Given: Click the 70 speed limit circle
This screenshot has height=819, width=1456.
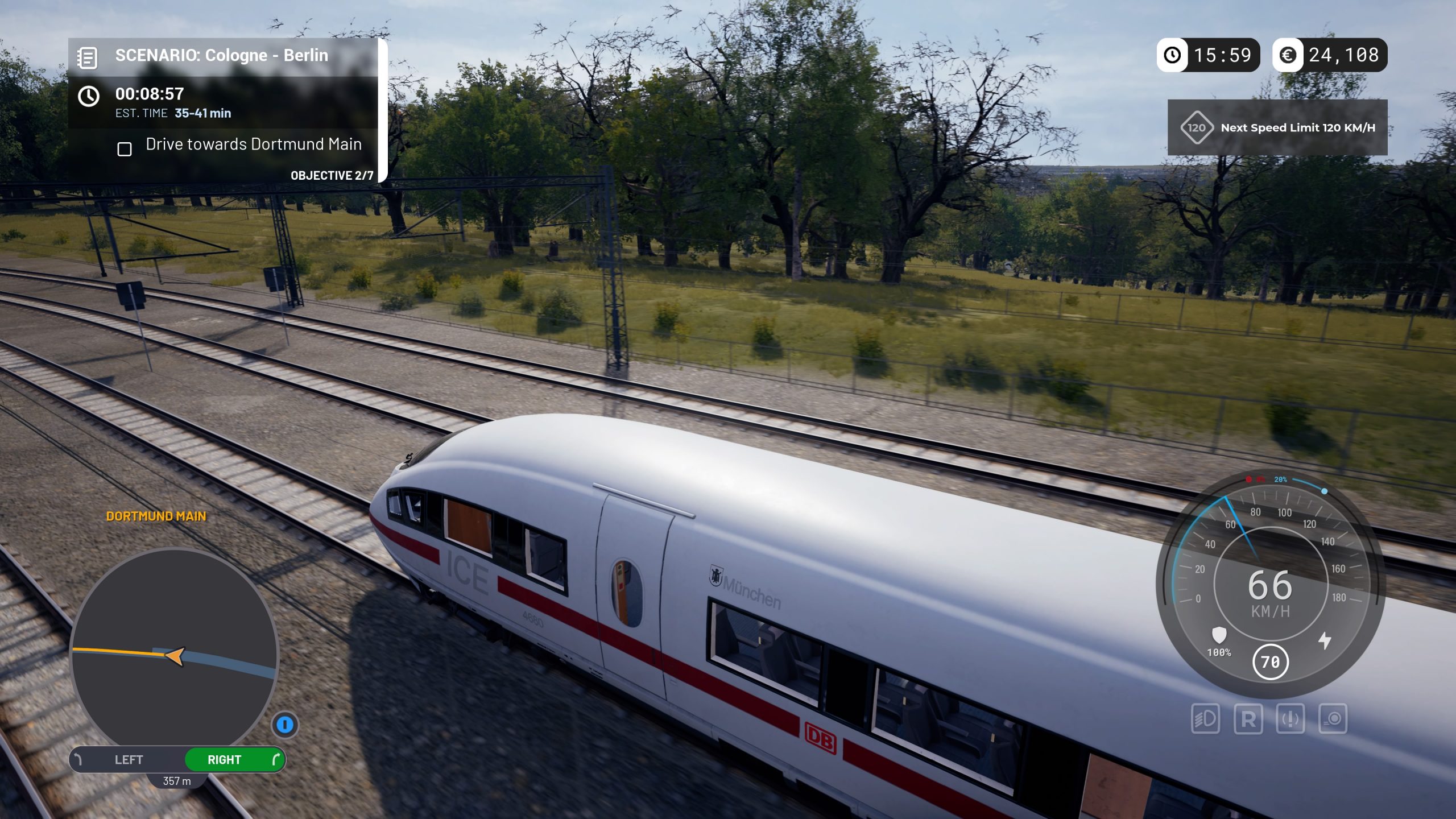Looking at the screenshot, I should (x=1270, y=661).
